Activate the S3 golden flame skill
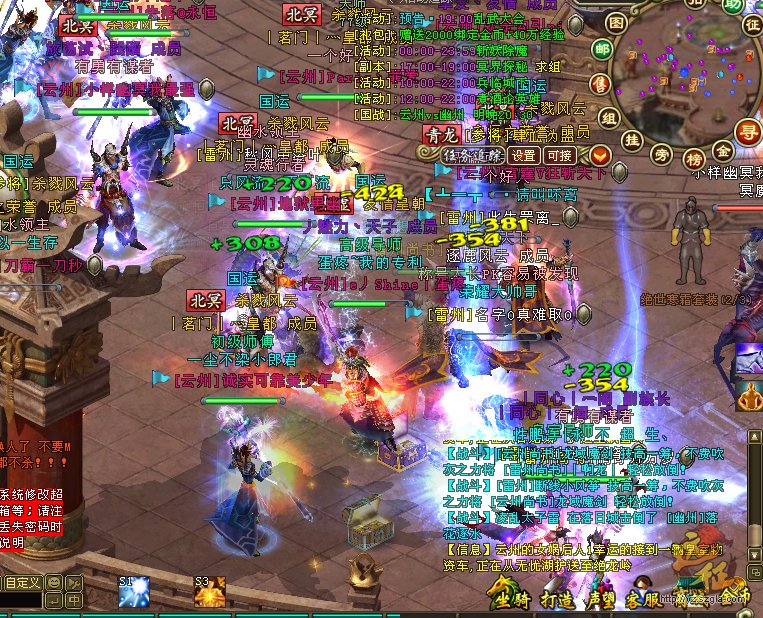Viewport: 763px width, 618px height. [209, 593]
